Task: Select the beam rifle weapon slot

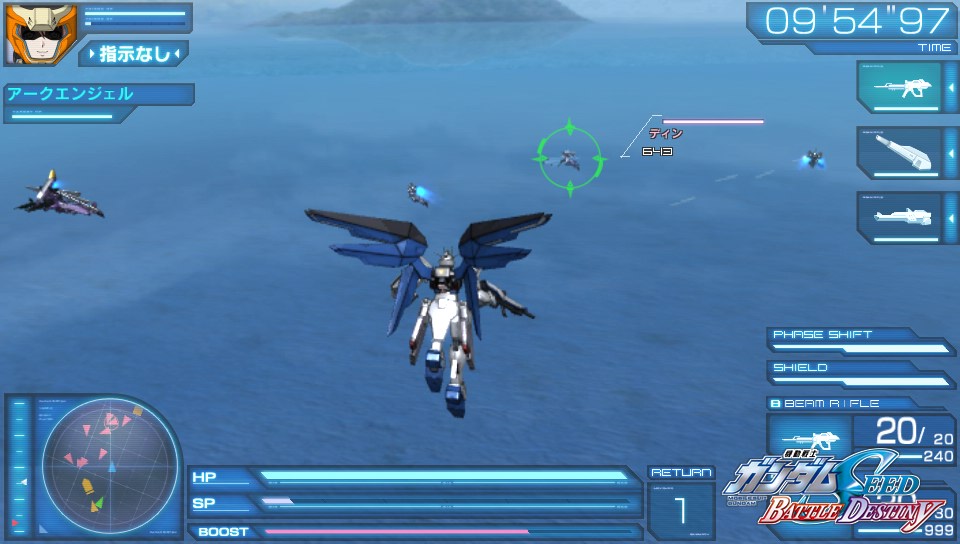Action: tap(898, 88)
